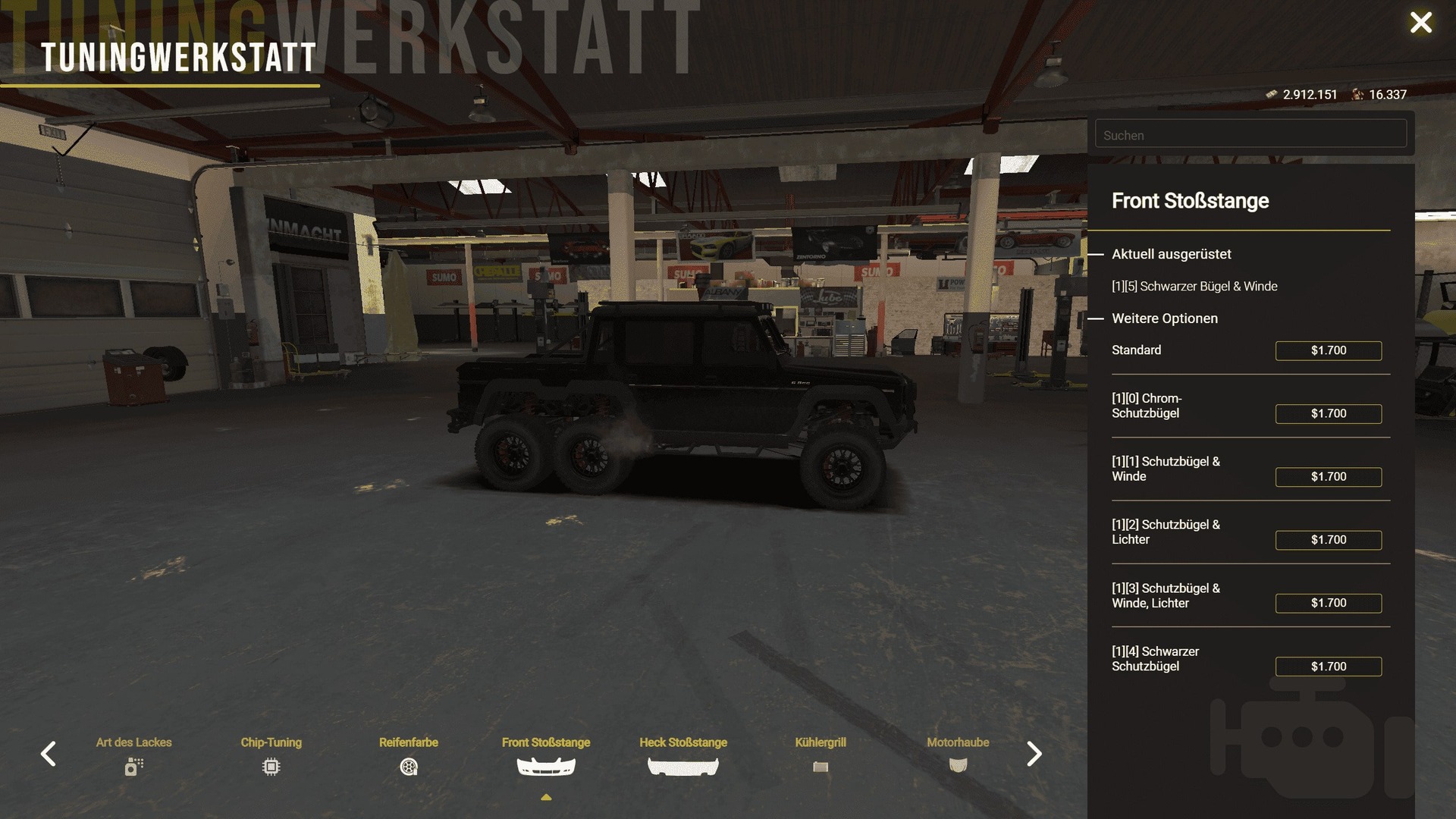Choose the Front Stoßstange category

click(x=546, y=755)
